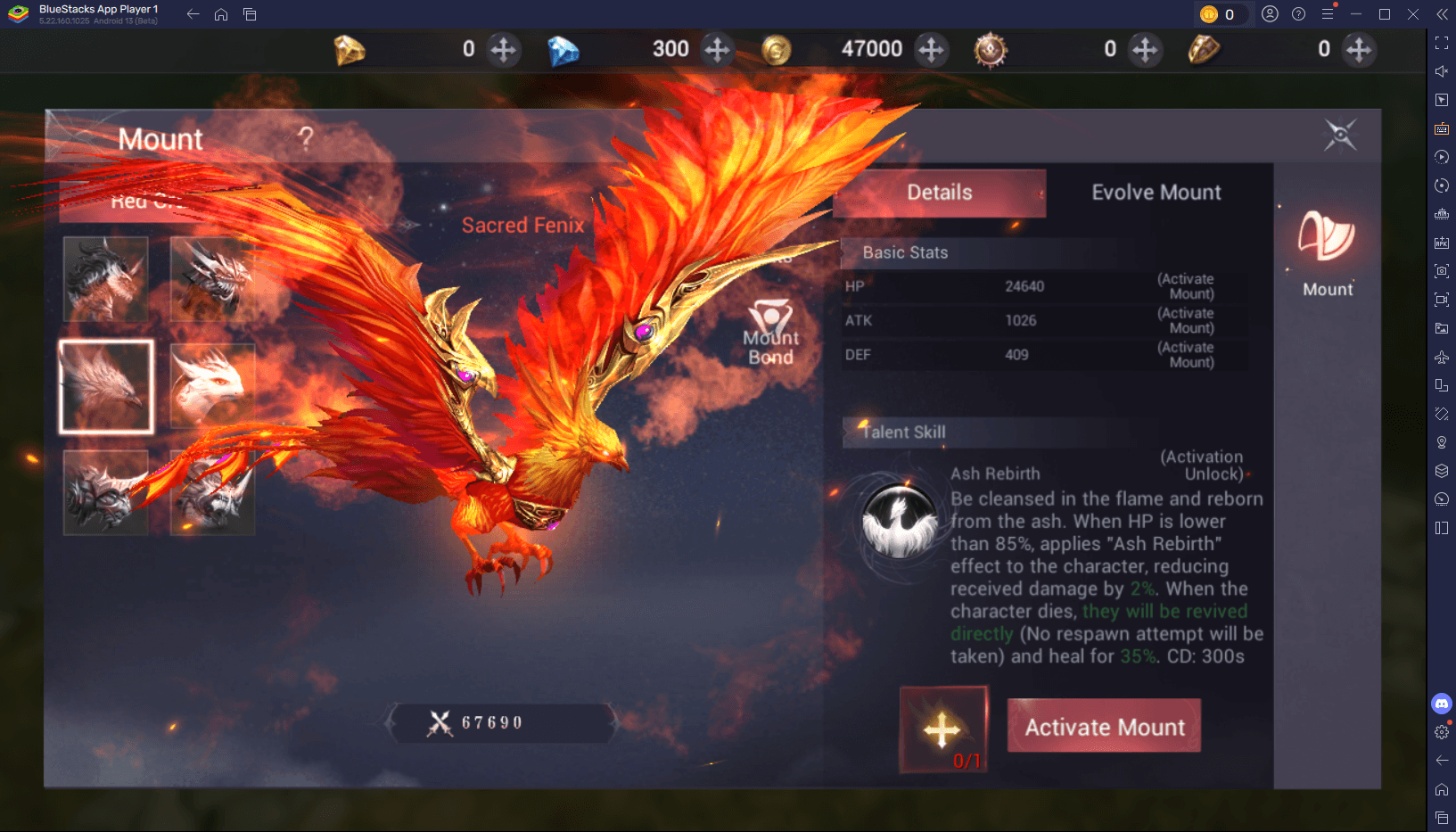Open BlueStacks settings gear icon
Screen dimensions: 1456x832
tap(1441, 732)
